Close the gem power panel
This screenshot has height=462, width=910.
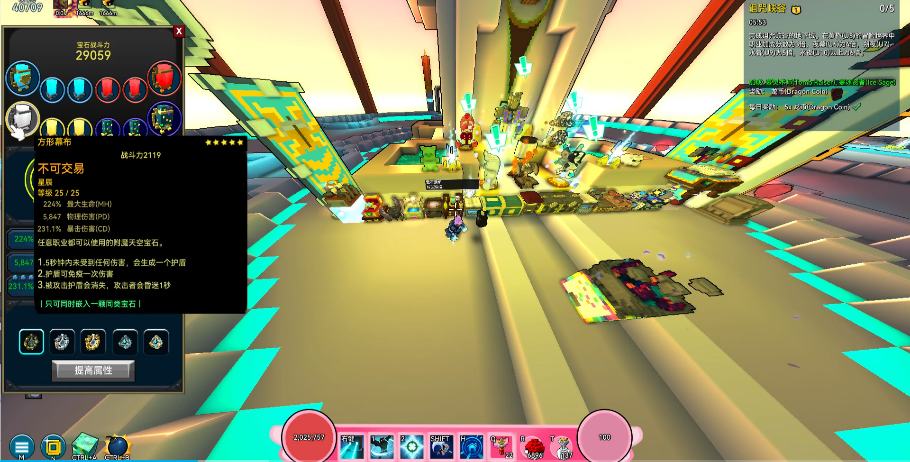(x=179, y=31)
